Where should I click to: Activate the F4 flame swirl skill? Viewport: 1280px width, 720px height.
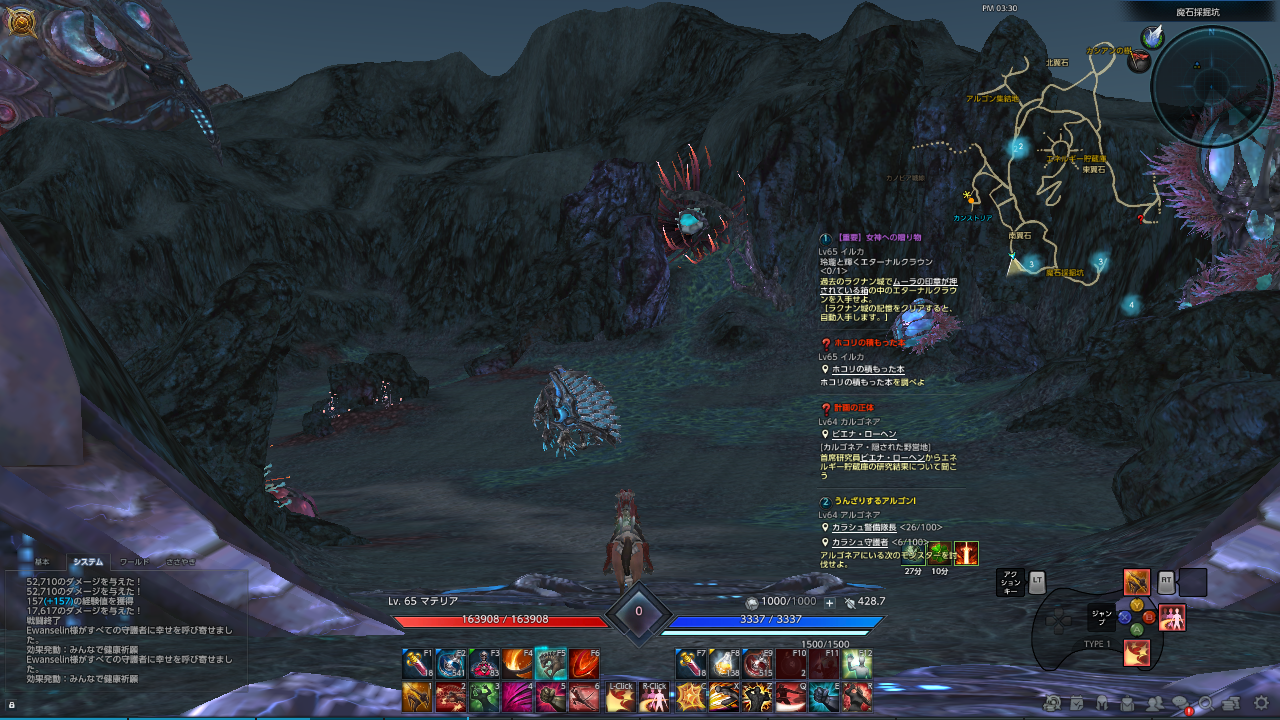tap(517, 663)
